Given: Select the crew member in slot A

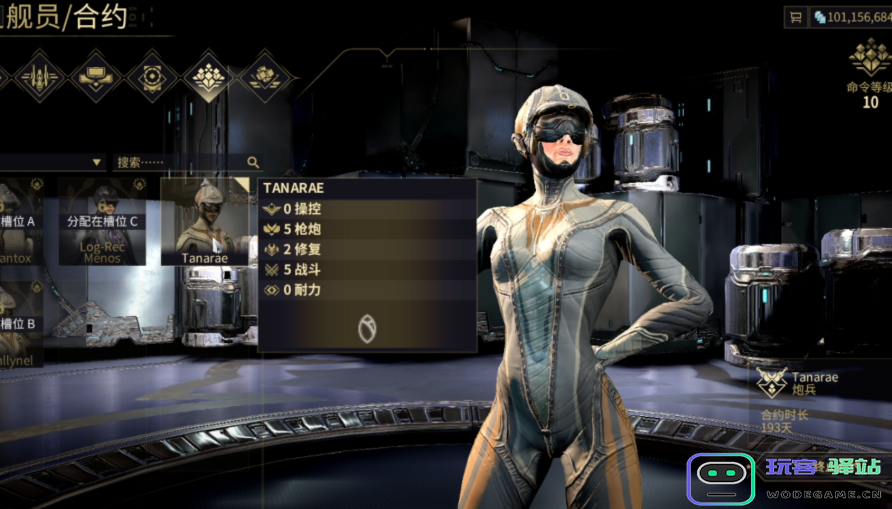Looking at the screenshot, I should click(20, 221).
